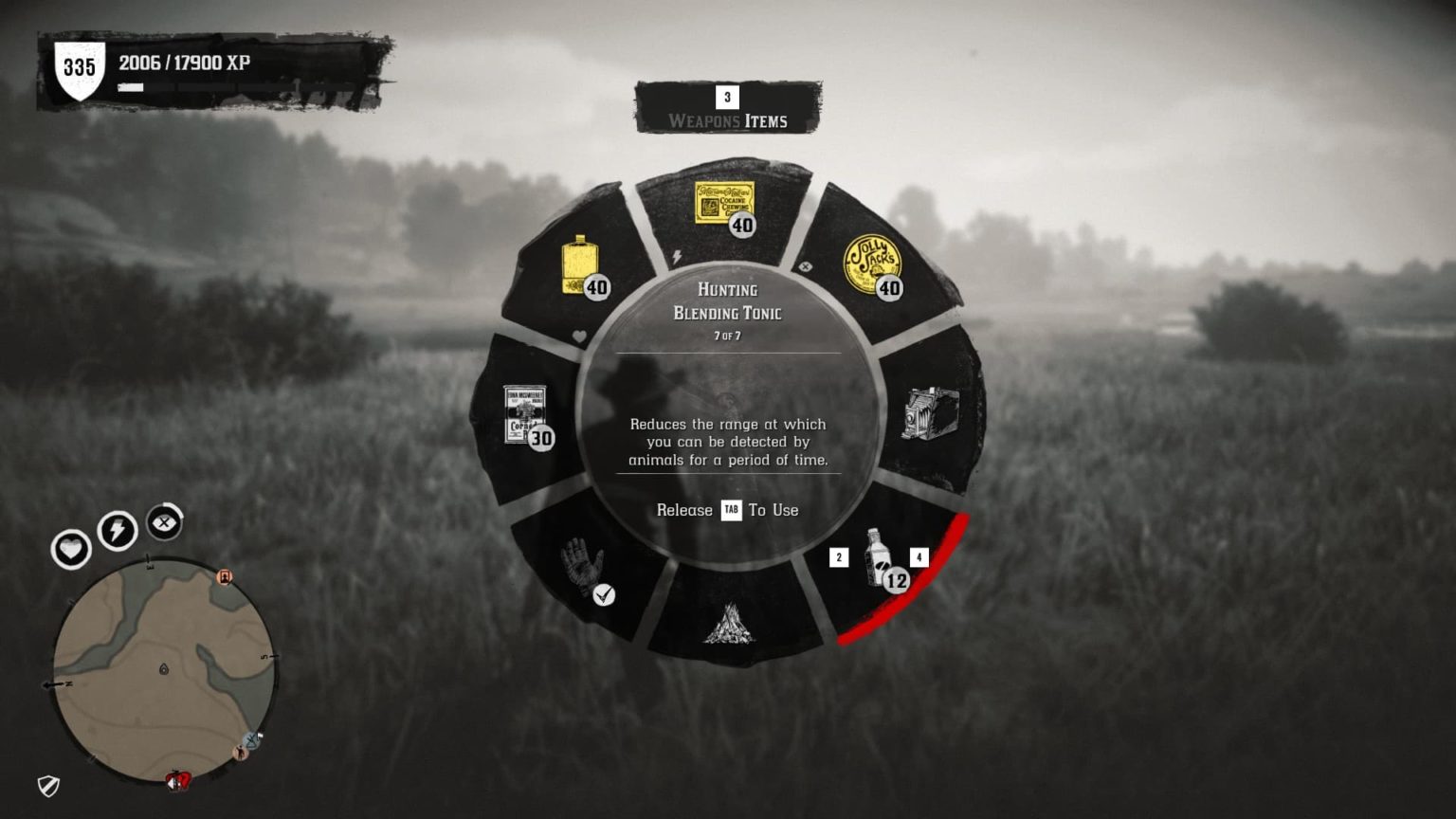The height and width of the screenshot is (819, 1456).
Task: Pick the canteen in the wheel
Action: (579, 266)
